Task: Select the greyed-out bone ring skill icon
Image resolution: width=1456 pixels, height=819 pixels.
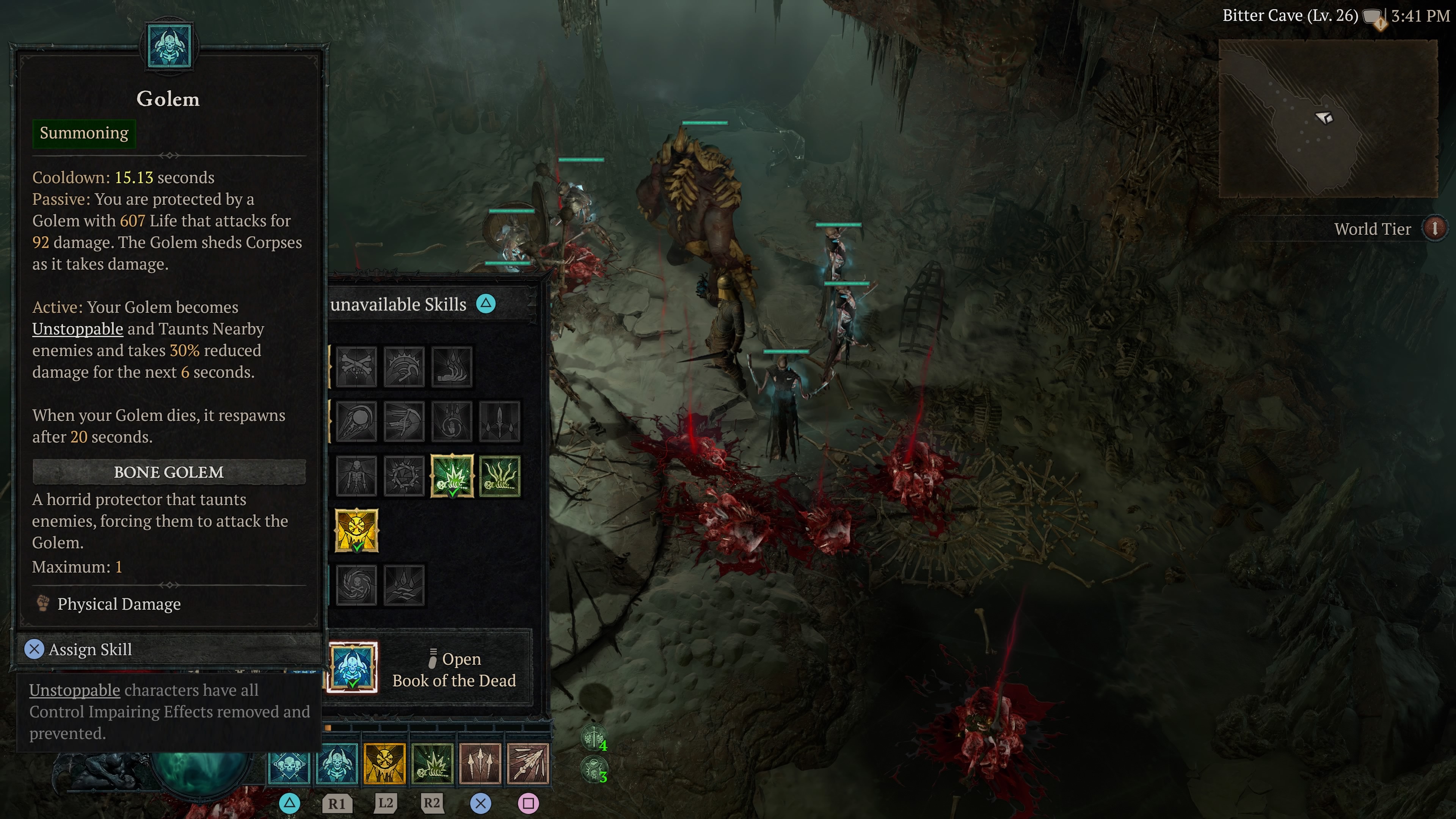Action: (x=403, y=476)
